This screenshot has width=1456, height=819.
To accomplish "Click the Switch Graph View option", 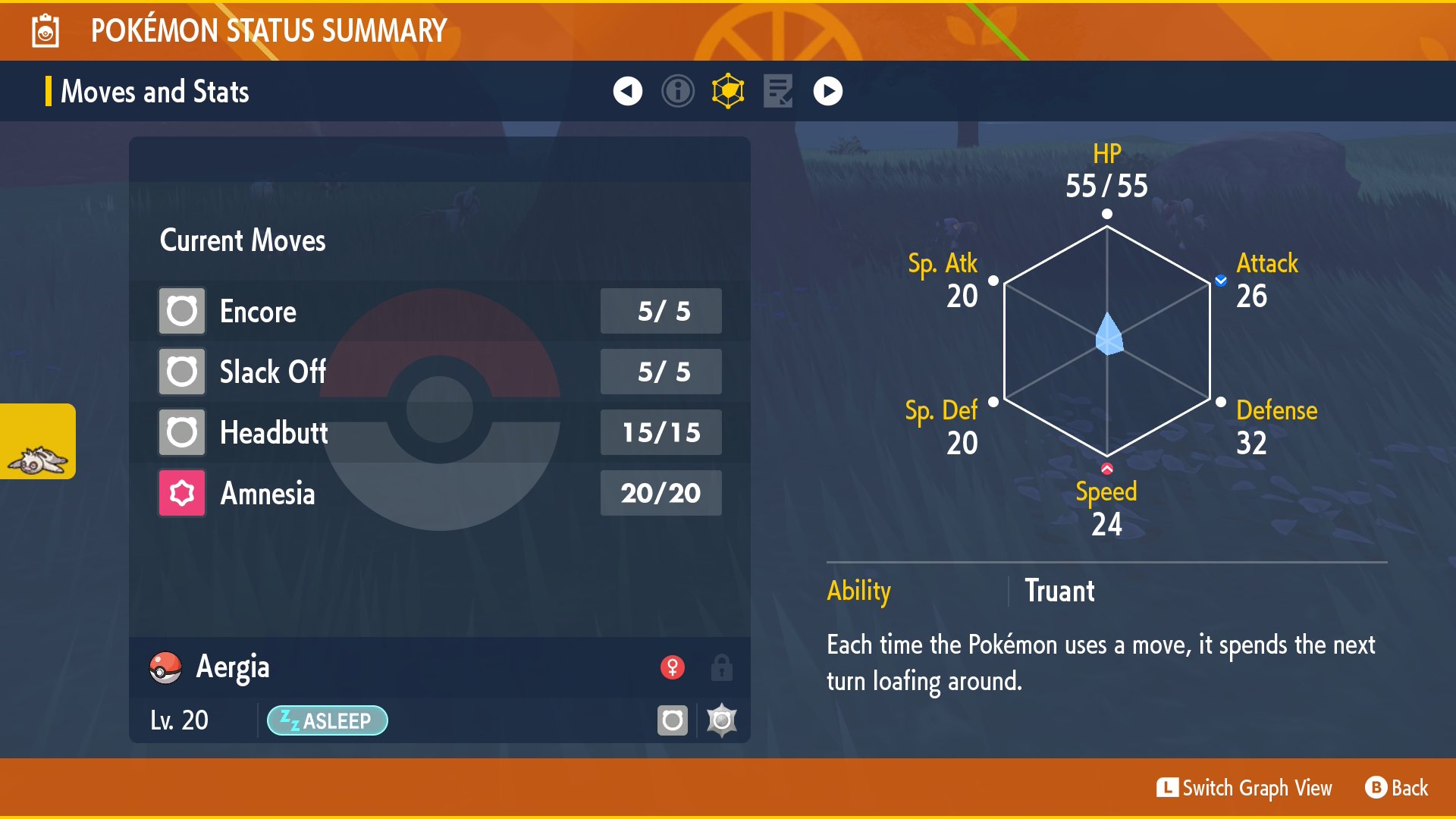I will (1244, 788).
